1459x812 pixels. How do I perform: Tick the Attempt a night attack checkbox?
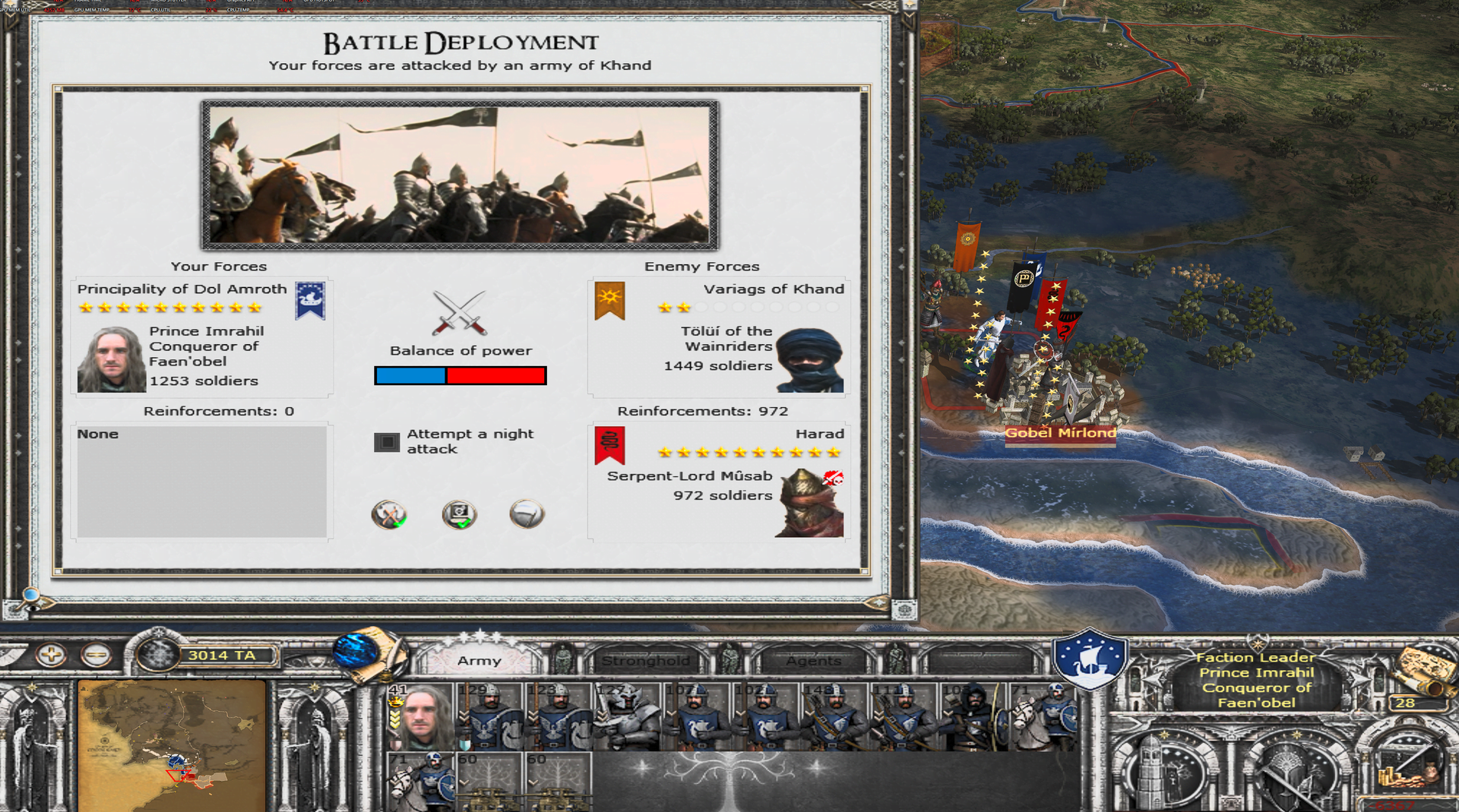(387, 442)
